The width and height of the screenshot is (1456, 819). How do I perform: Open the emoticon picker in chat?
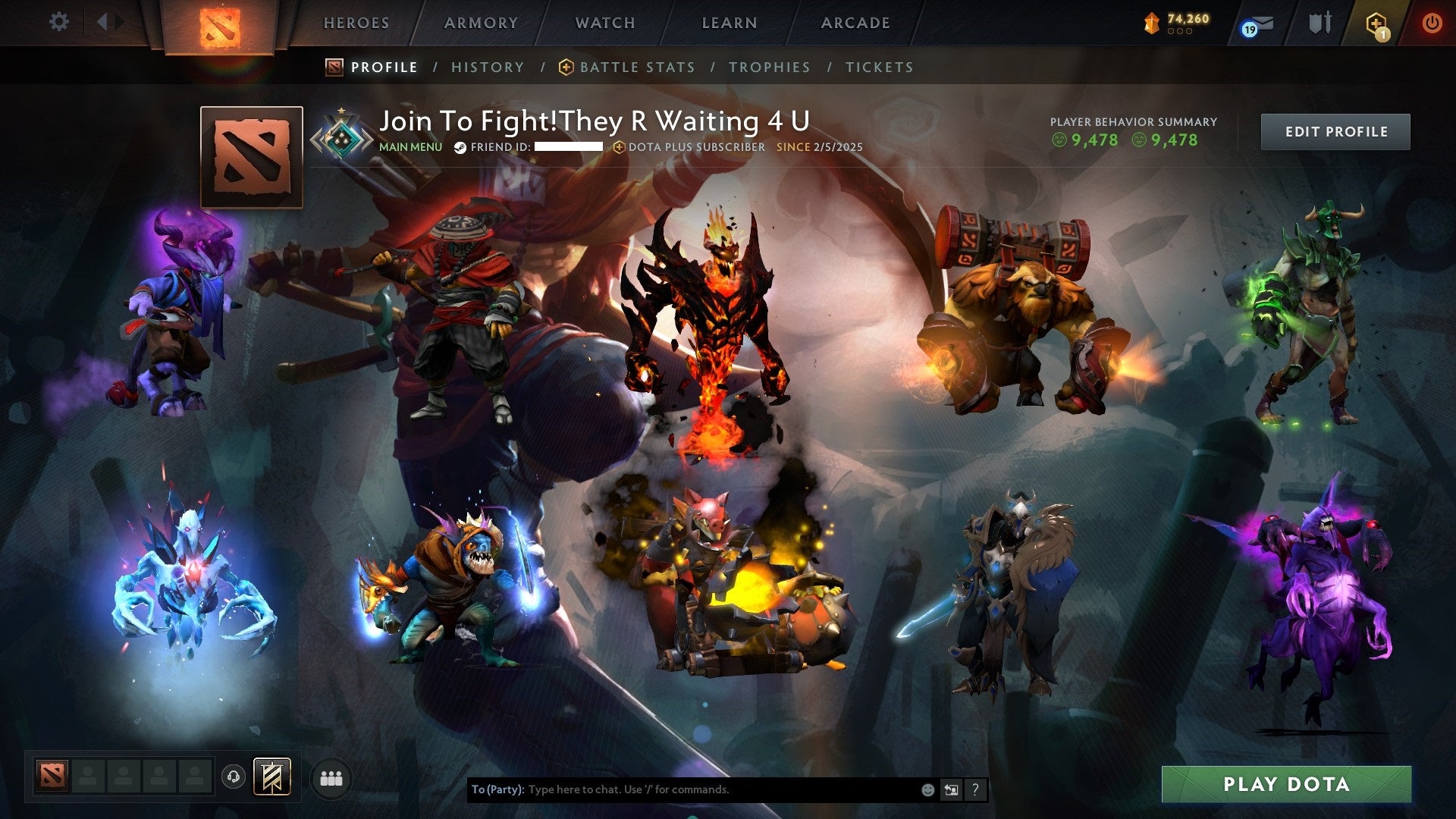(927, 789)
